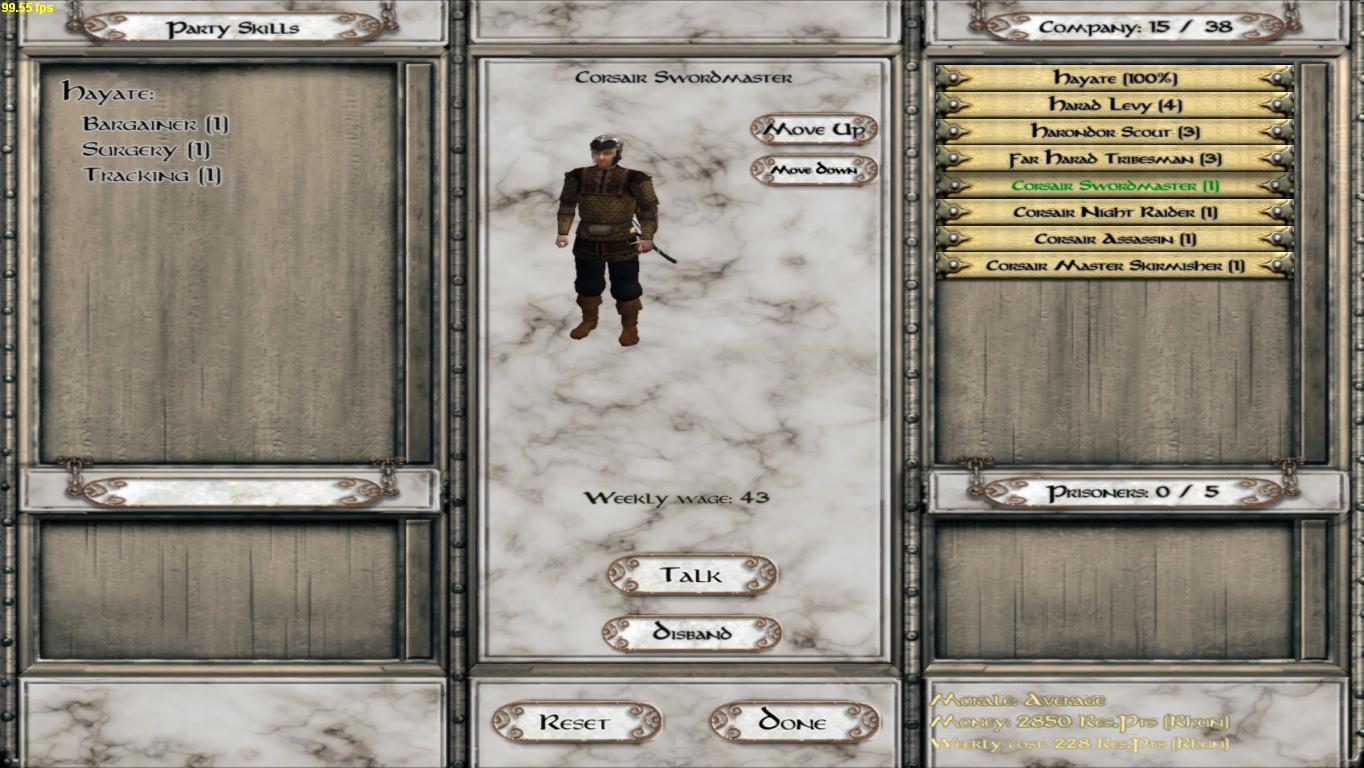Select Hayate in the company list
Image resolution: width=1364 pixels, height=768 pixels.
(1114, 78)
